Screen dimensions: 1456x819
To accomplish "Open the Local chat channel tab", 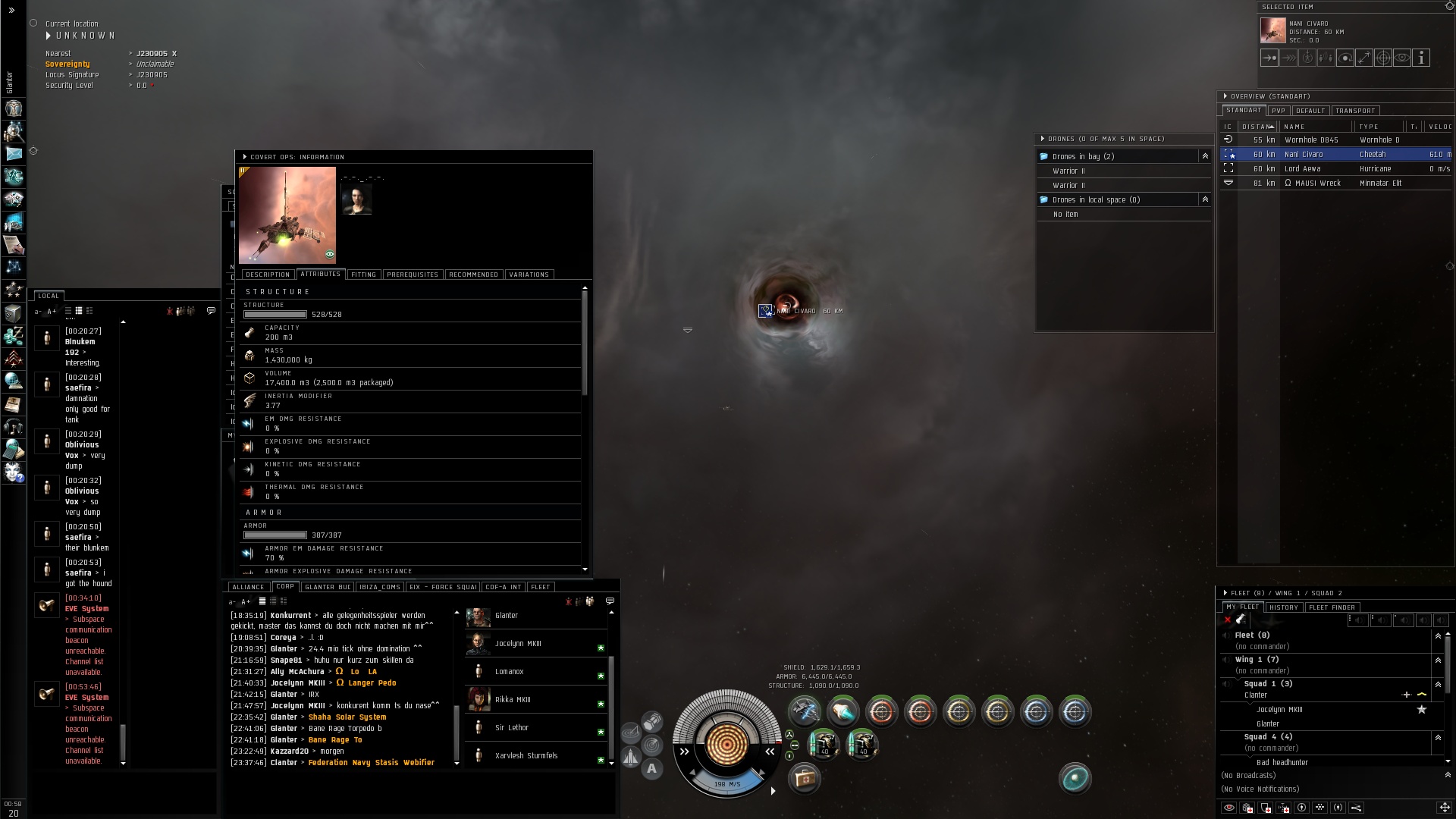I will click(49, 296).
